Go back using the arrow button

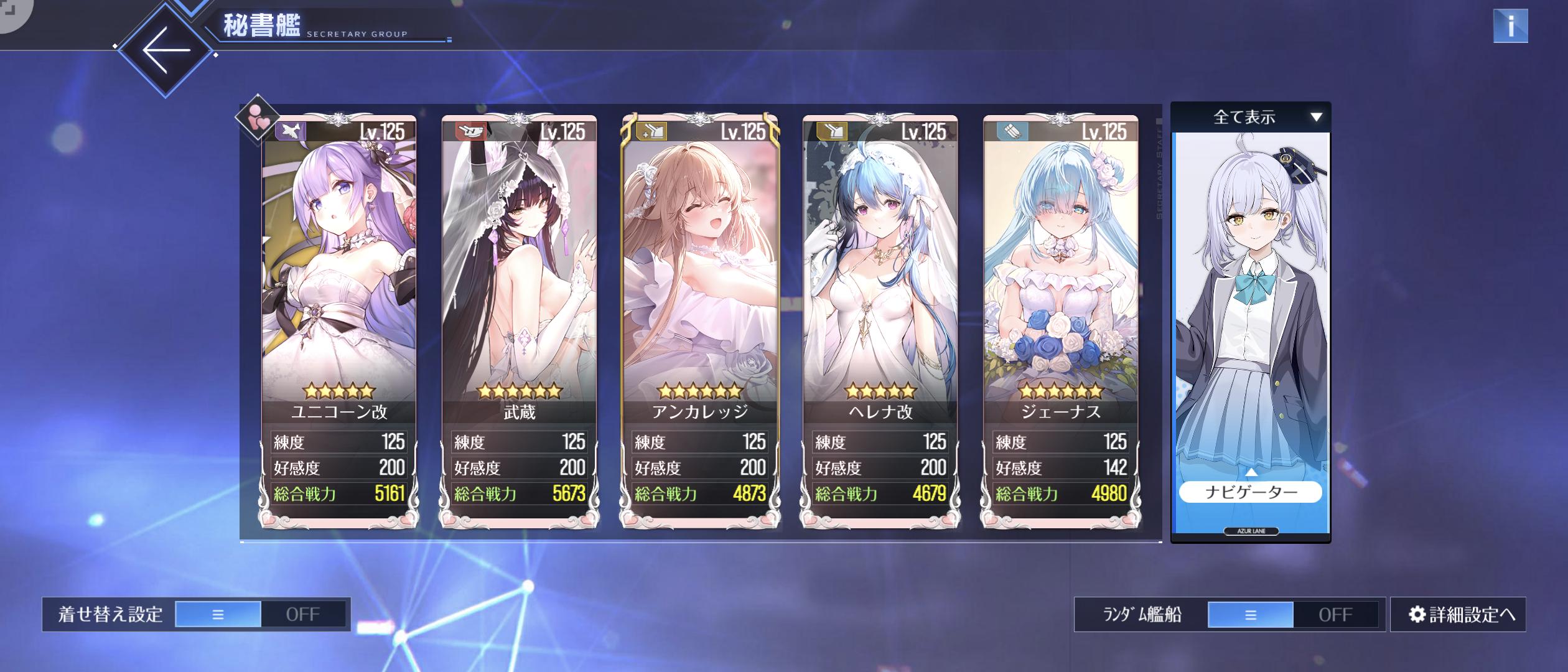[x=166, y=50]
